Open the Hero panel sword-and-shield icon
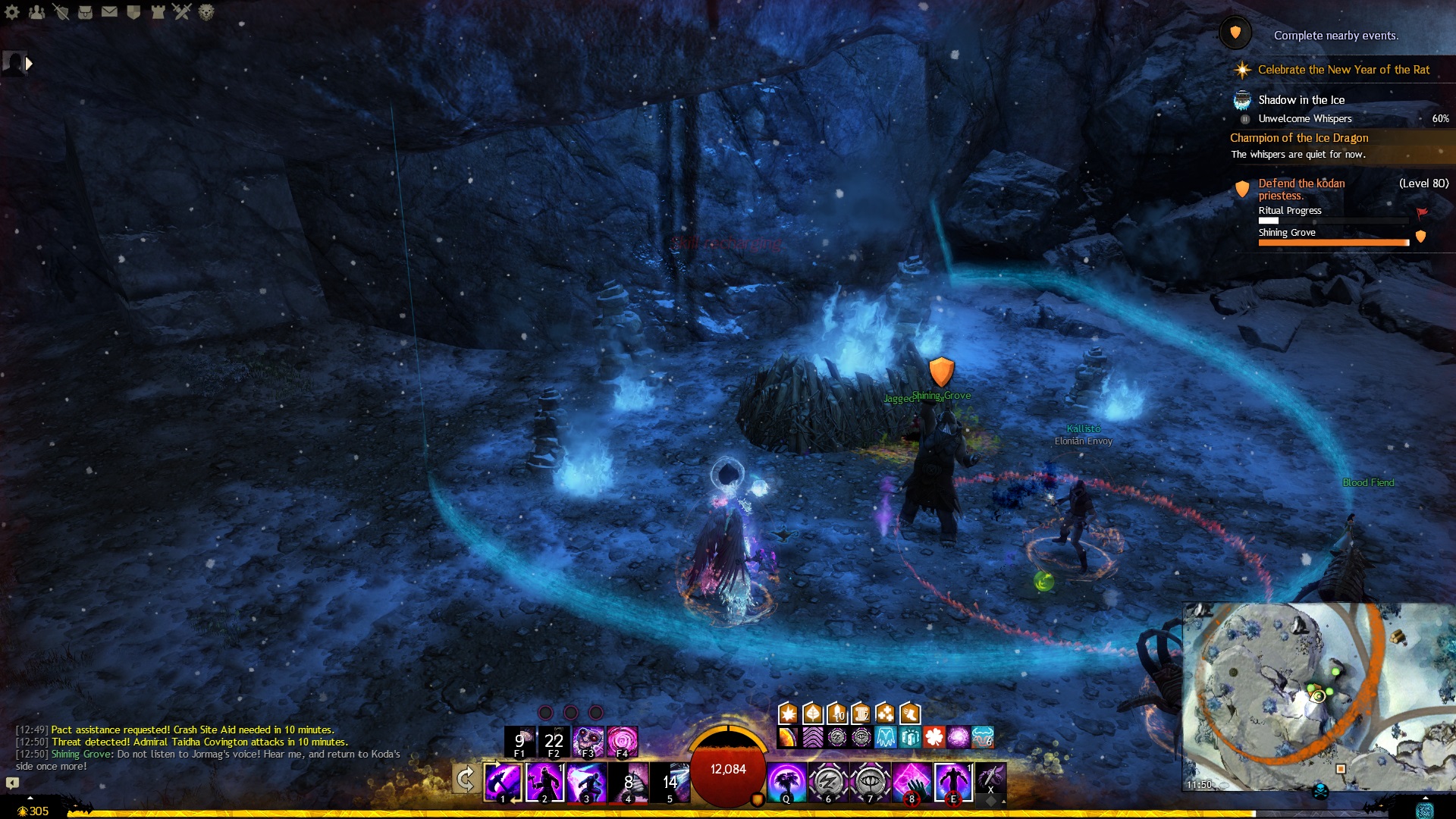The image size is (1456, 819). pos(61,11)
